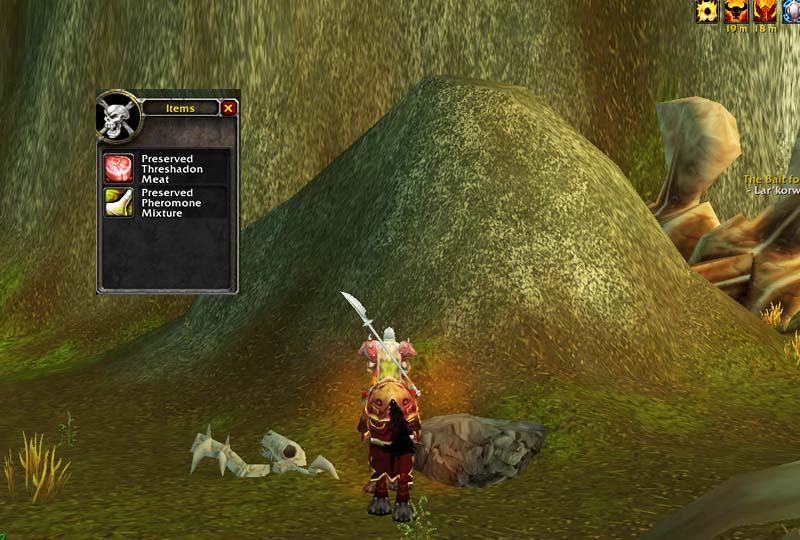Click the fiery buff icon showing 18 m

[766, 11]
